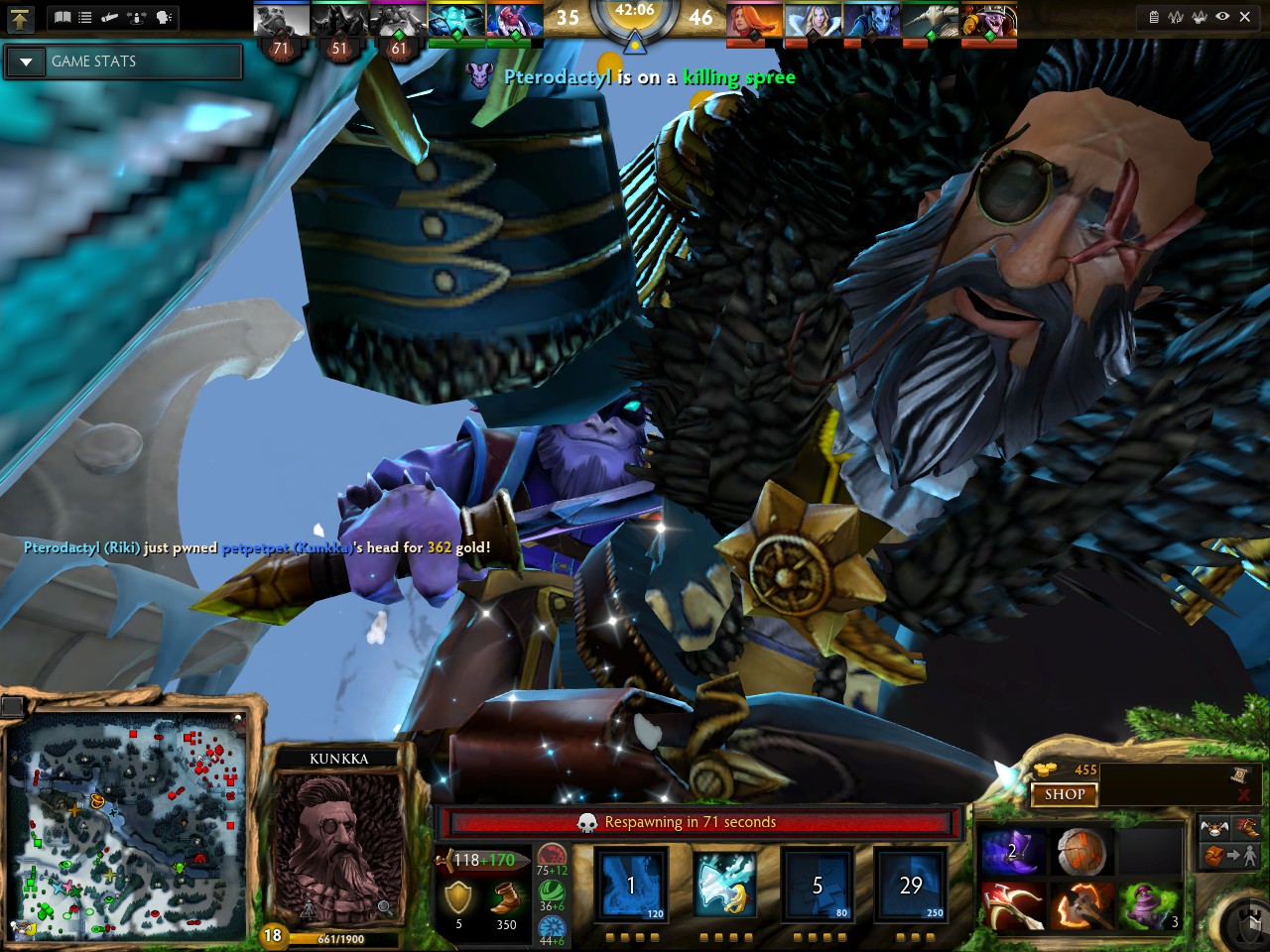Clear quickbuy with the red X
Viewport: 1270px width, 952px height.
1245,795
